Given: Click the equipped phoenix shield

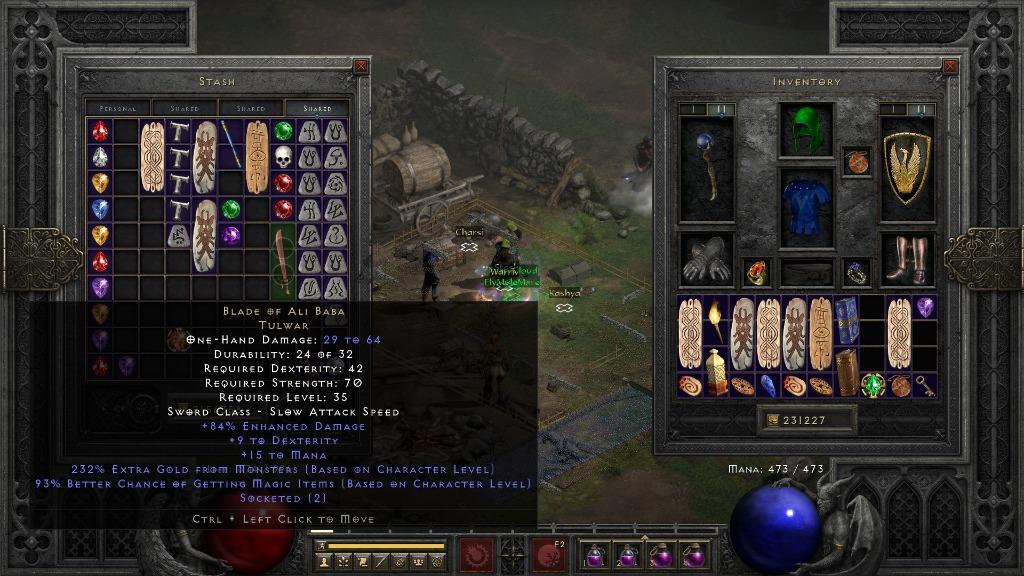Looking at the screenshot, I should pos(907,169).
